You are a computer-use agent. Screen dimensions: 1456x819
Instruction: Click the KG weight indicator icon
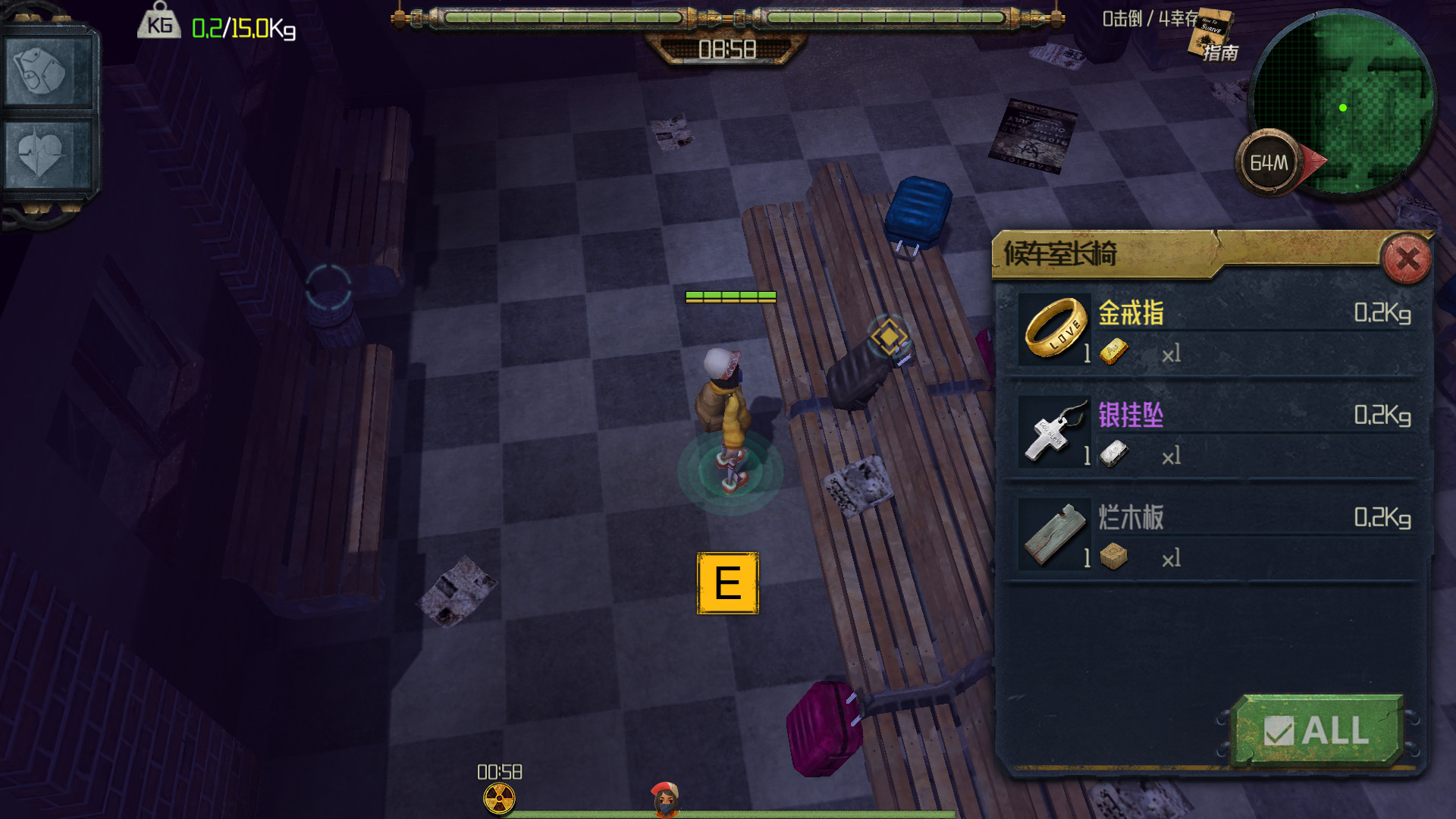pyautogui.click(x=159, y=24)
